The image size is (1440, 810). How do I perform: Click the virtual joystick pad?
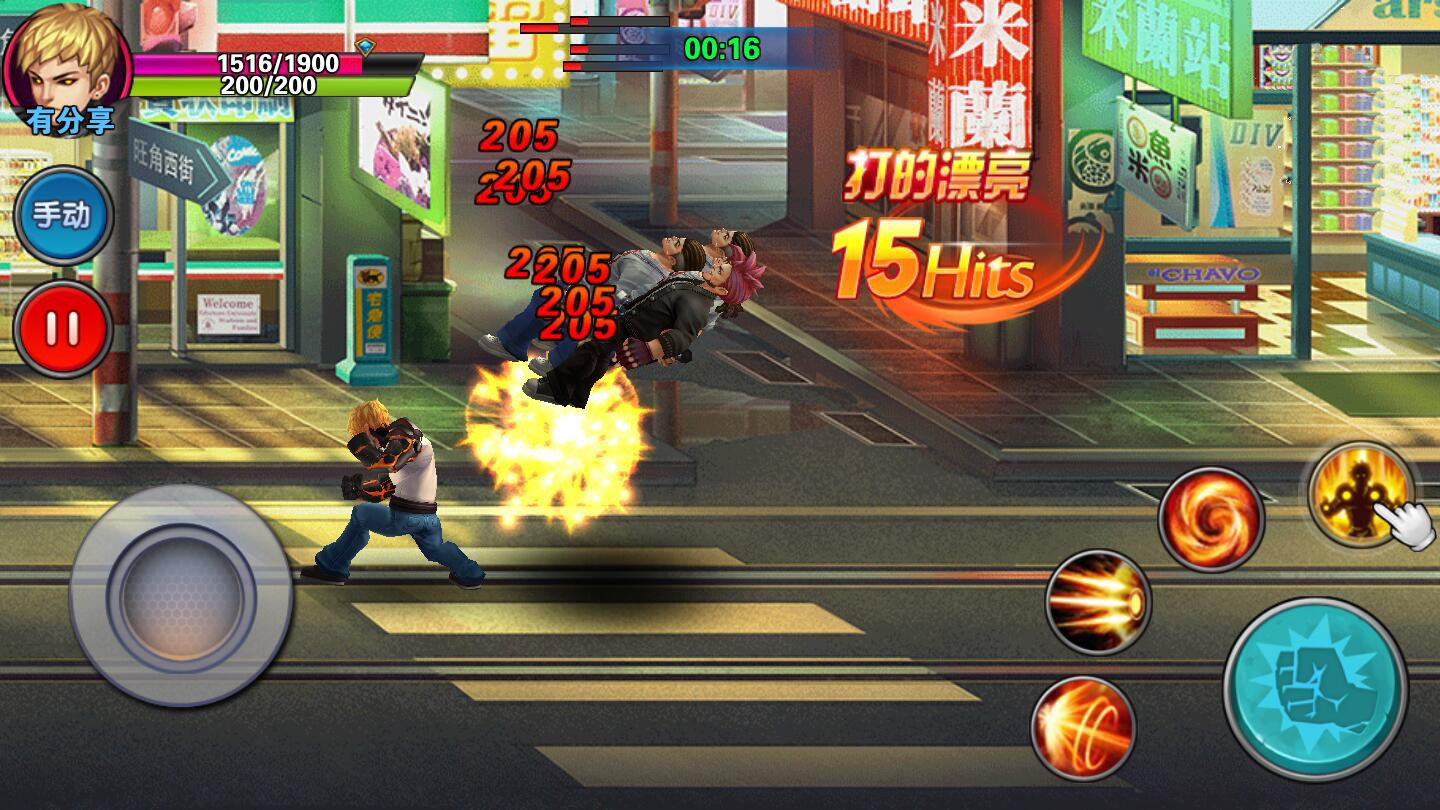click(181, 596)
